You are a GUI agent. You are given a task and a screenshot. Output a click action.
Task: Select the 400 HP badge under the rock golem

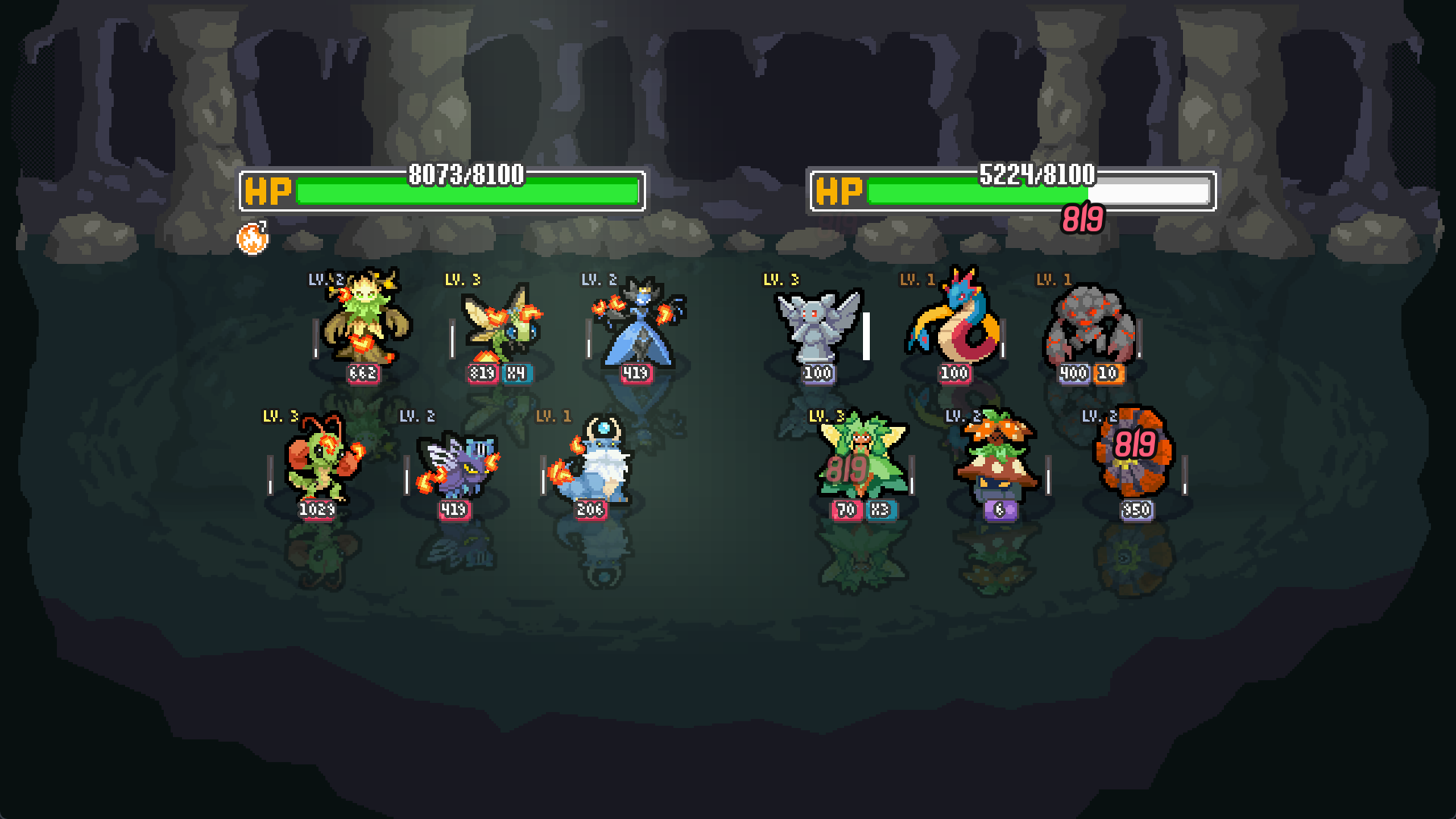tap(1072, 374)
